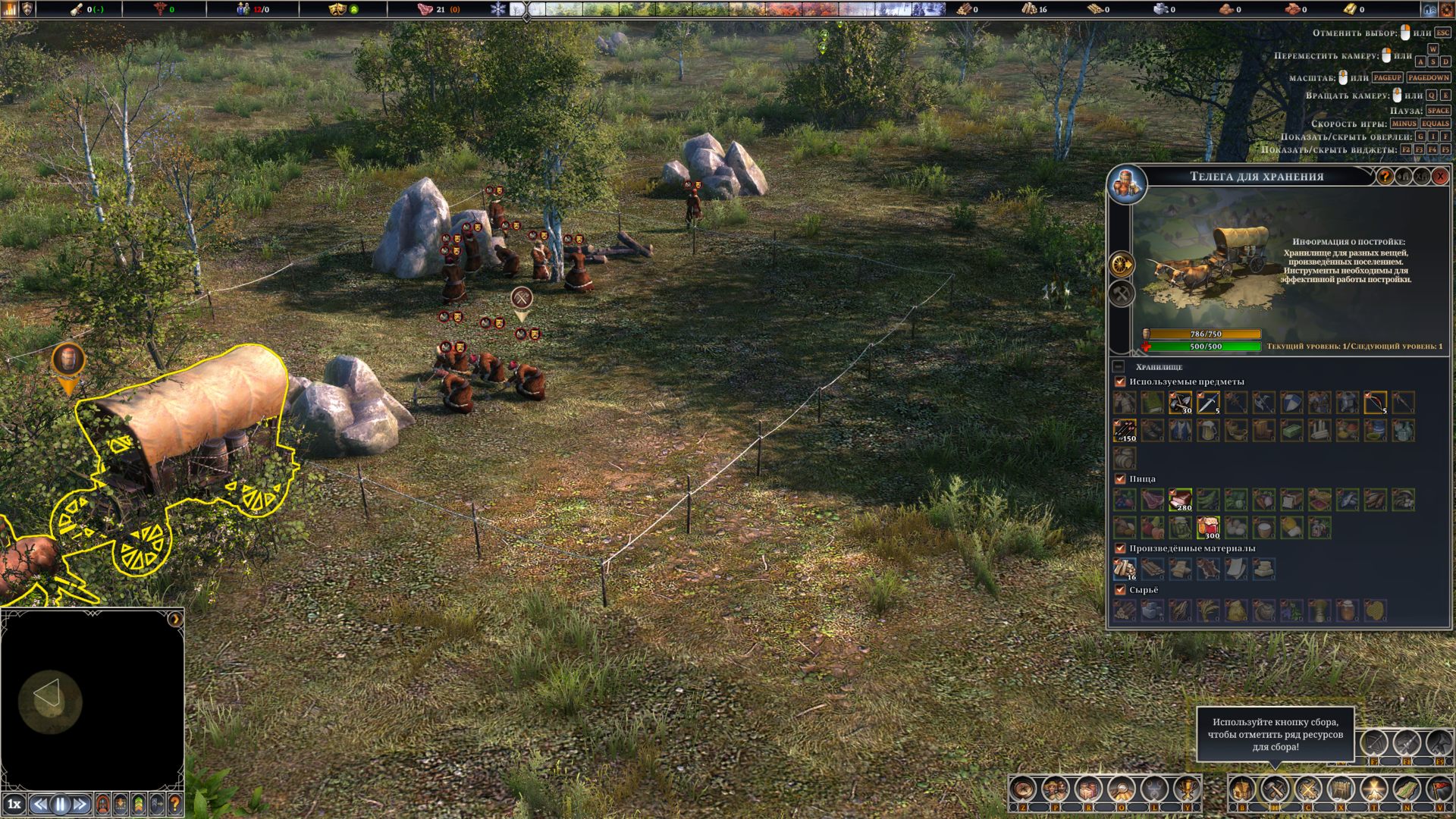Close the storage cart panel

(x=1439, y=177)
